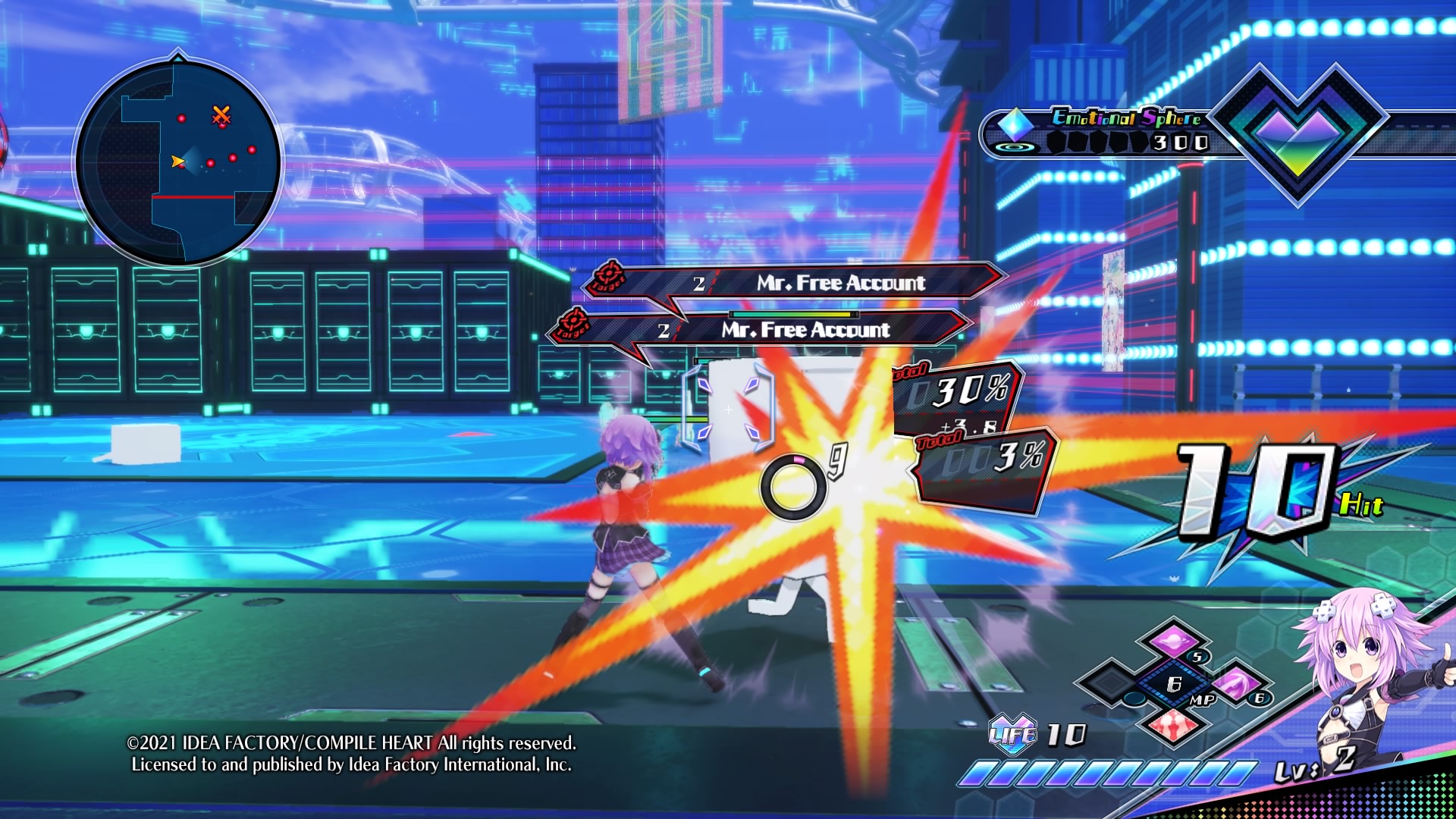
Task: Activate the red mushroom skill on the diamond pad
Action: tap(1174, 725)
